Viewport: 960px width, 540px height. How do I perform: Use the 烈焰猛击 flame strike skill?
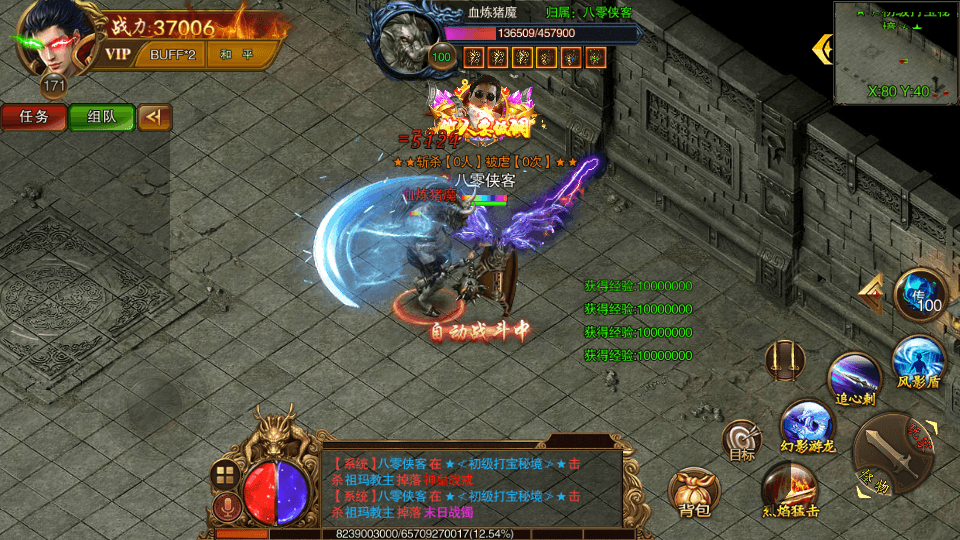tap(790, 489)
